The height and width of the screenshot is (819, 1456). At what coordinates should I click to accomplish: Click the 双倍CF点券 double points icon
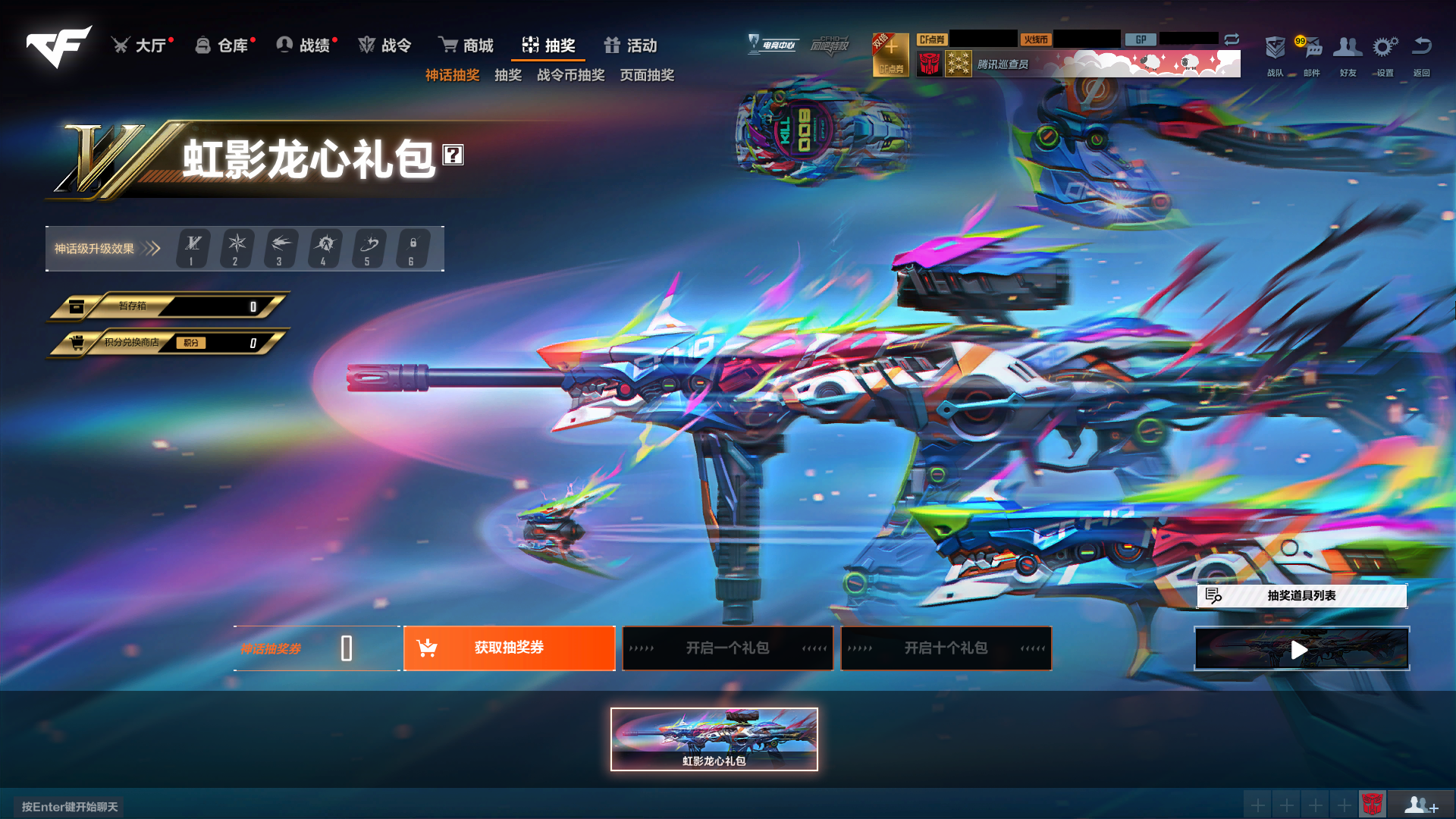(891, 55)
